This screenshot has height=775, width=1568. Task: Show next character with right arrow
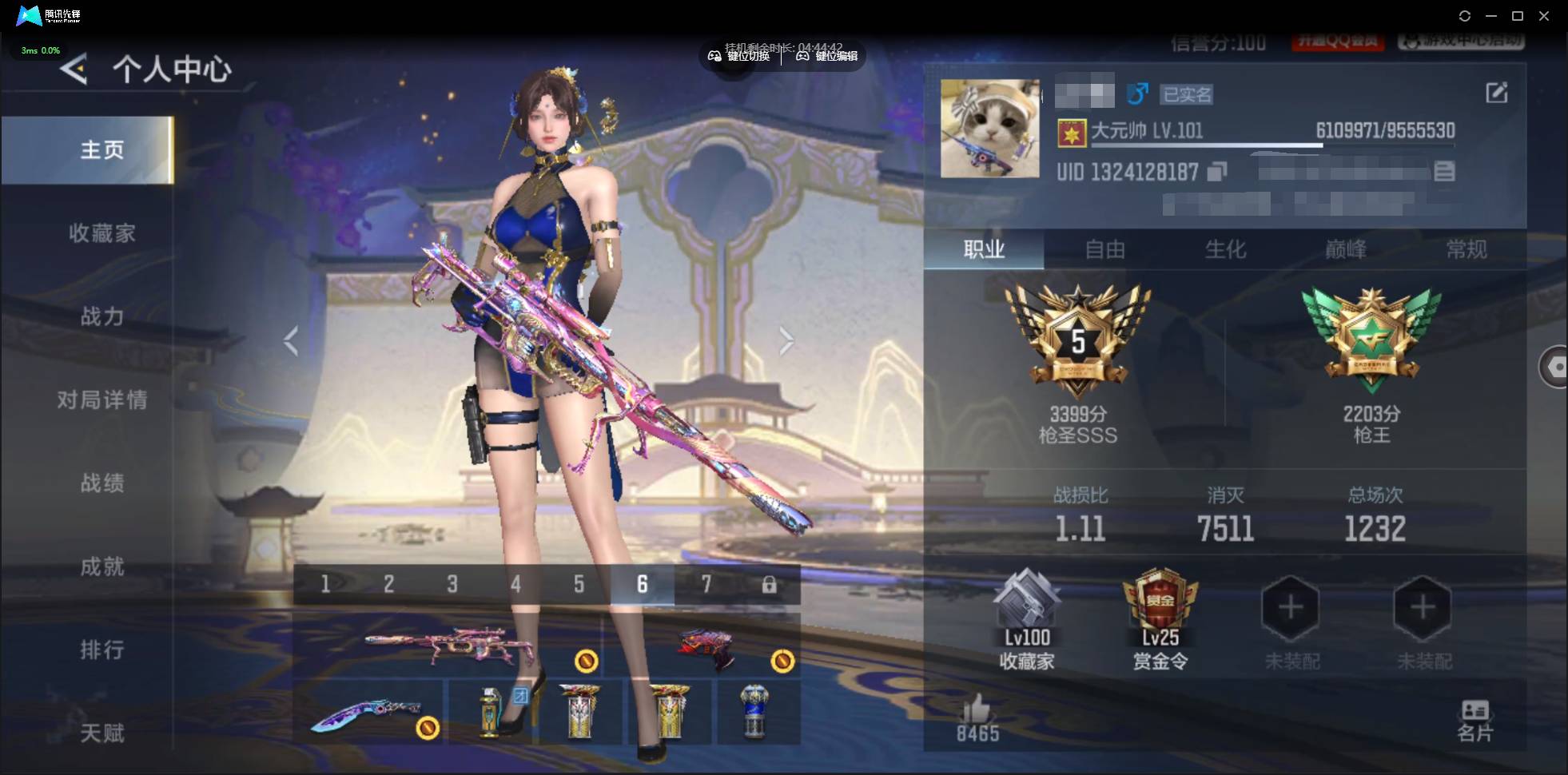tap(787, 340)
